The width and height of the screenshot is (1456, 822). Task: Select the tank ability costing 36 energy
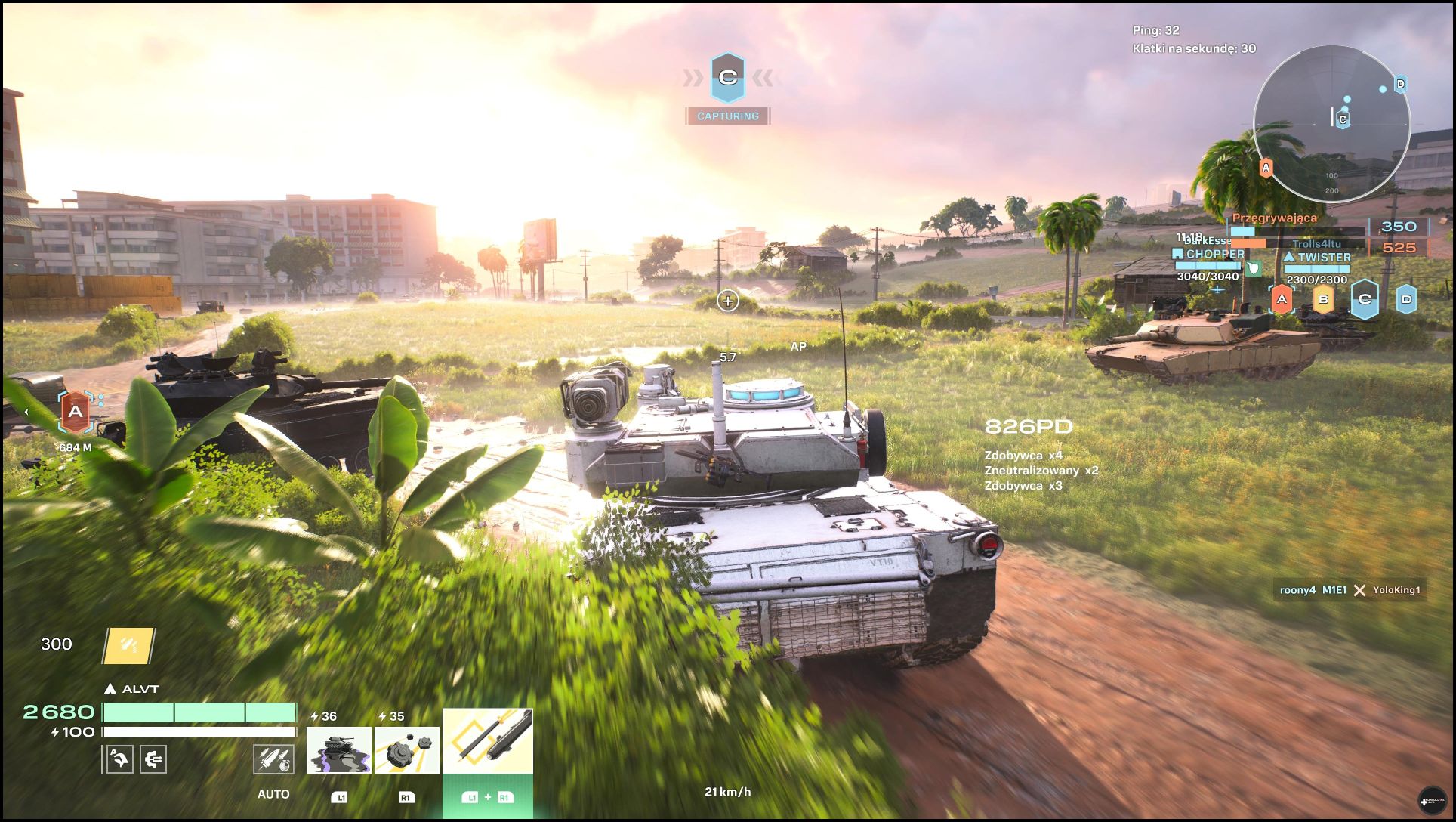click(x=338, y=750)
